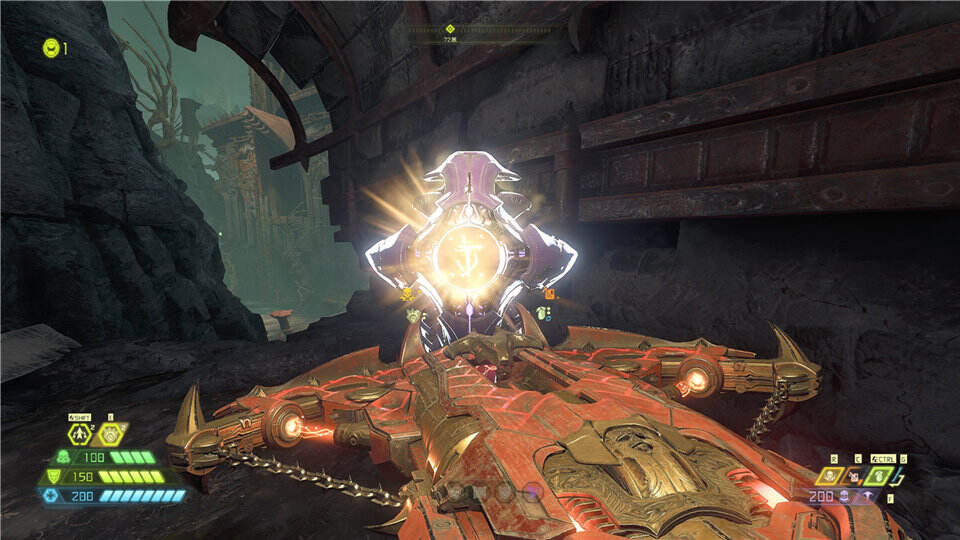Screen dimensions: 960x540
Task: Activate the dash ability icon
Action: (x=80, y=434)
